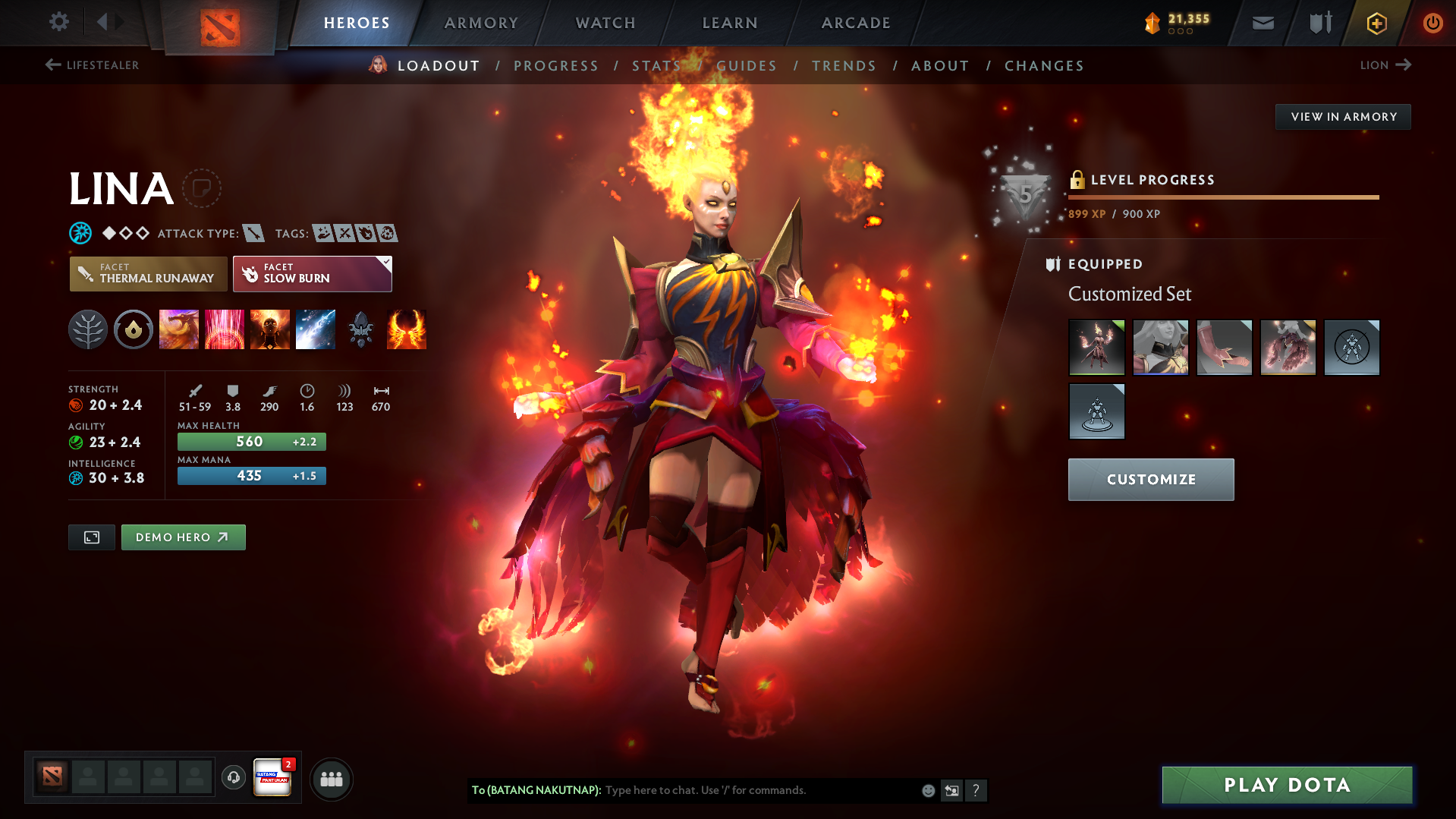The image size is (1456, 819).
Task: Switch to the Stats tab
Action: (x=656, y=66)
